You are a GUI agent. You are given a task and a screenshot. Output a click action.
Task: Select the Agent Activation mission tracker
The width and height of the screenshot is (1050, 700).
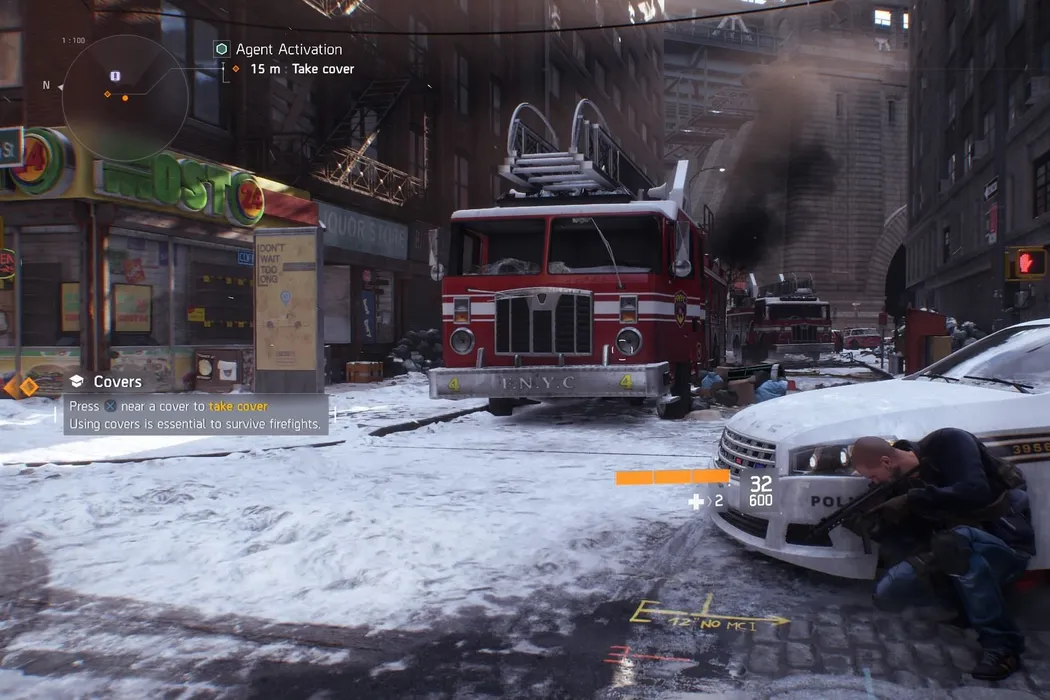coord(288,49)
